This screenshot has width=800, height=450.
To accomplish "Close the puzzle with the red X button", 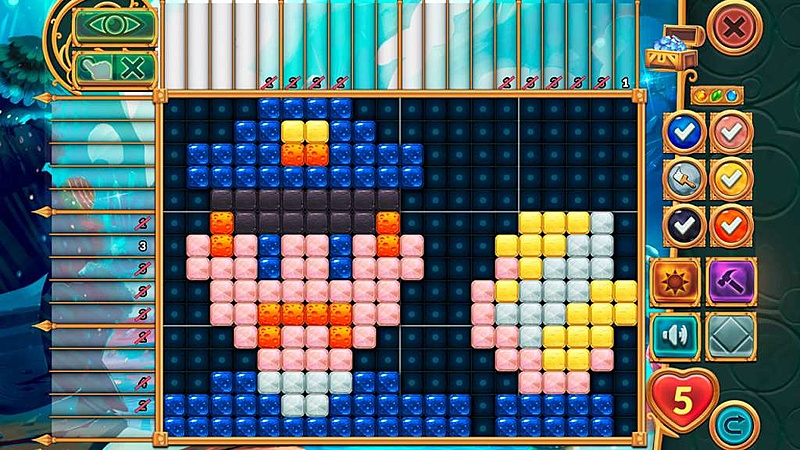I will point(733,29).
